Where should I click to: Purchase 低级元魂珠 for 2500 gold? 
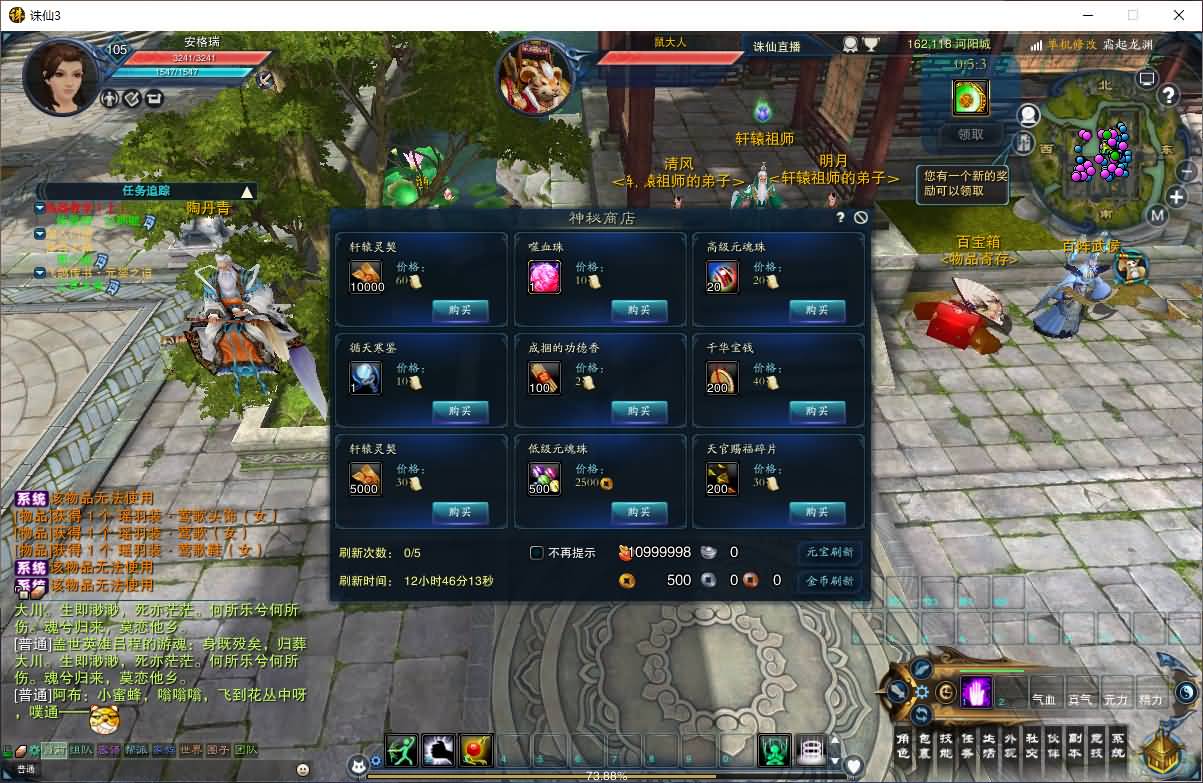639,512
